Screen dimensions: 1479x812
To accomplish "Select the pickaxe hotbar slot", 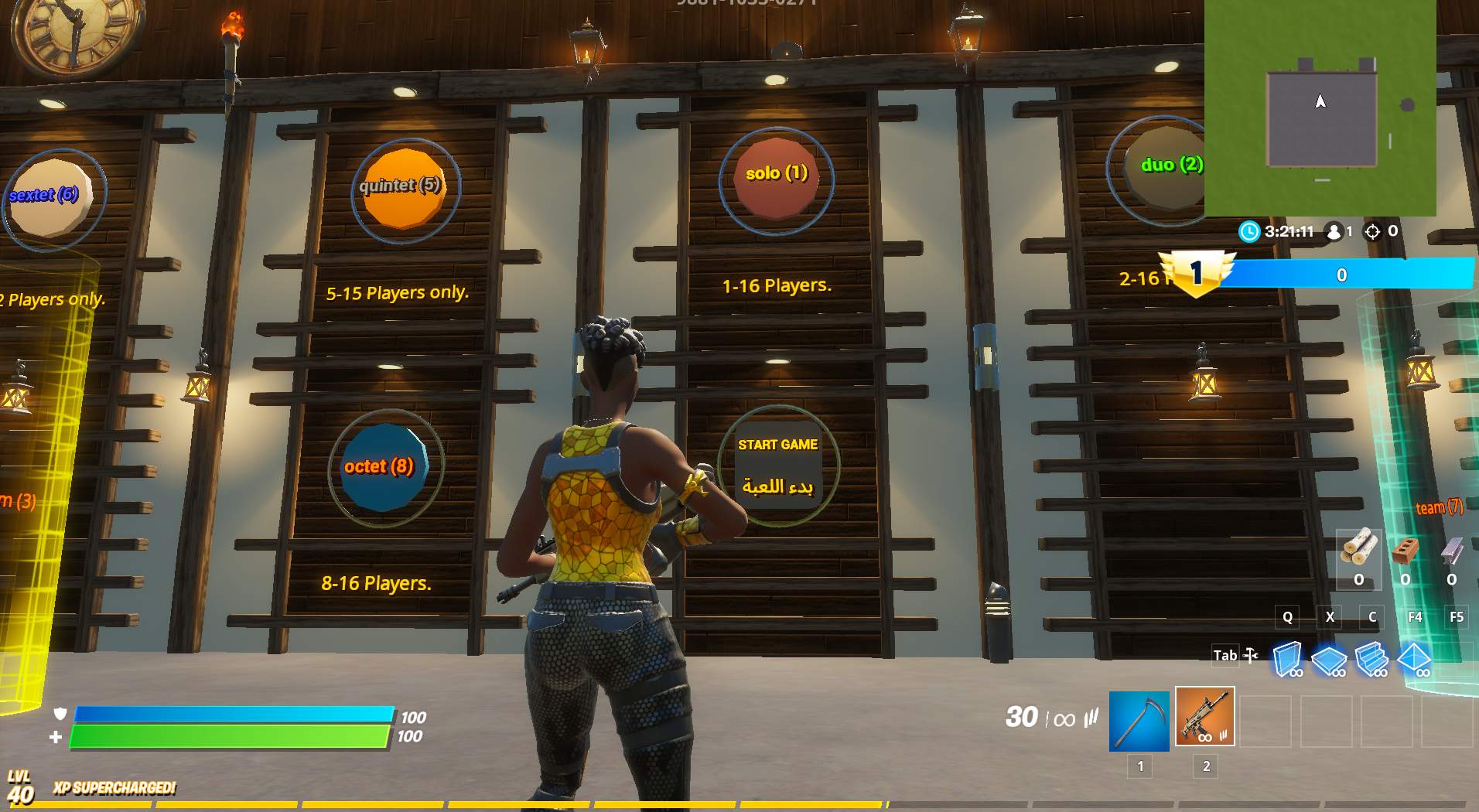I will click(x=1139, y=721).
